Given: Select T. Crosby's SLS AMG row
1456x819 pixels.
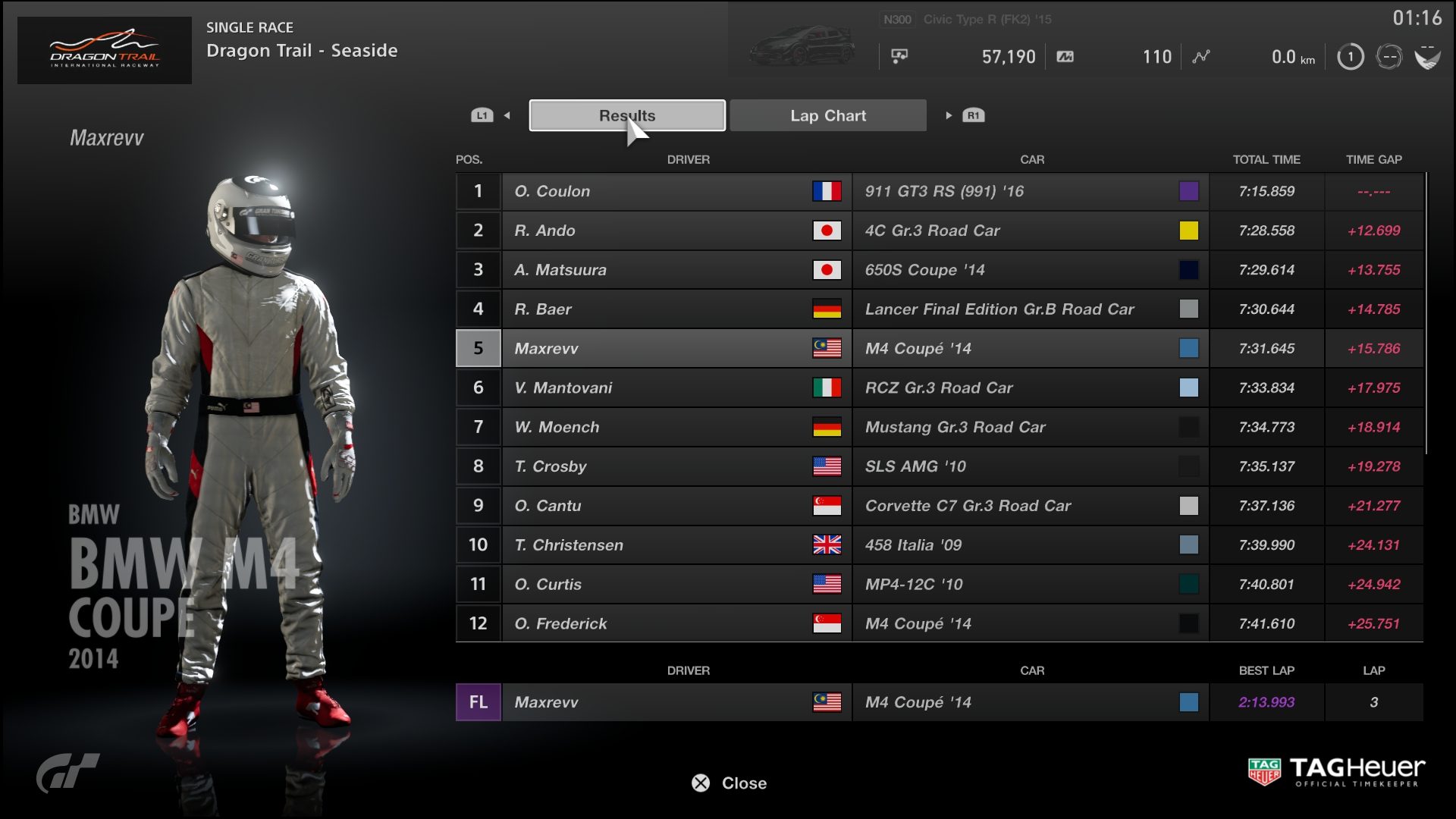Looking at the screenshot, I should (939, 466).
